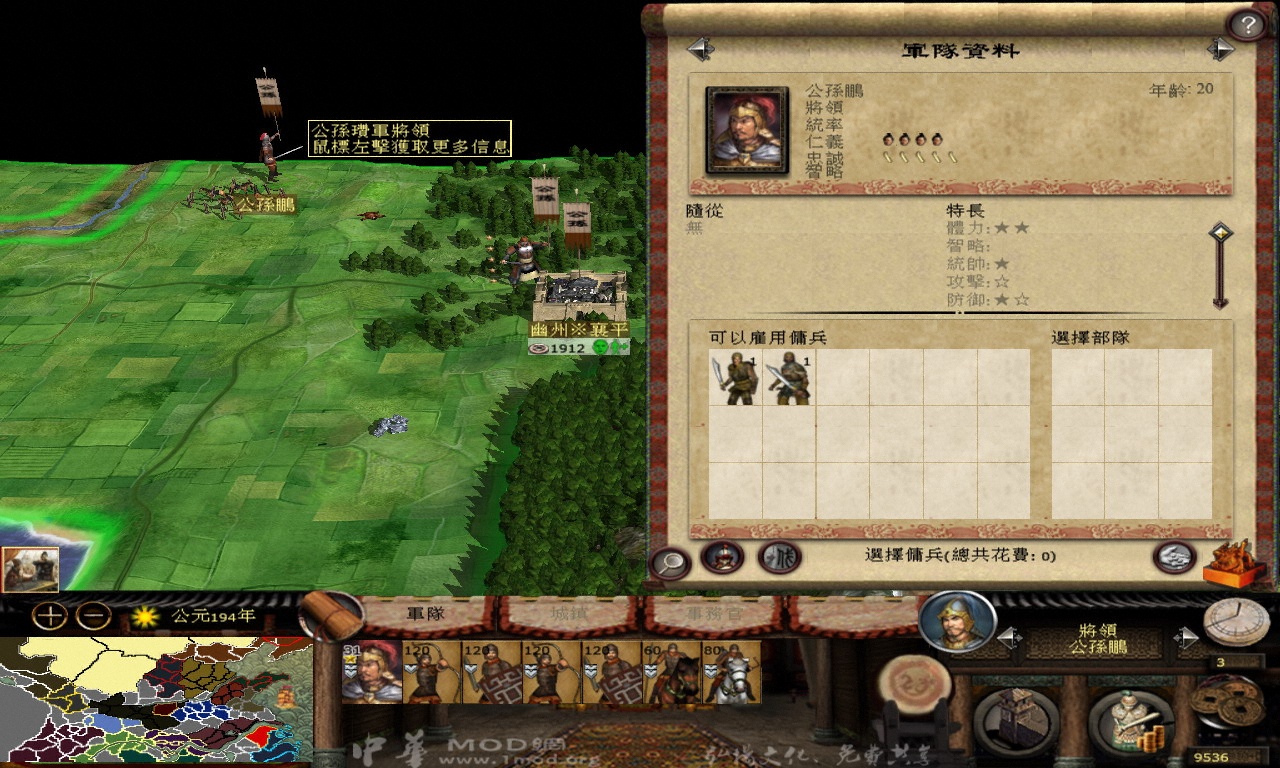Viewport: 1280px width, 768px height.
Task: Click the magnifying glass icon on the army scroll
Action: (x=674, y=560)
